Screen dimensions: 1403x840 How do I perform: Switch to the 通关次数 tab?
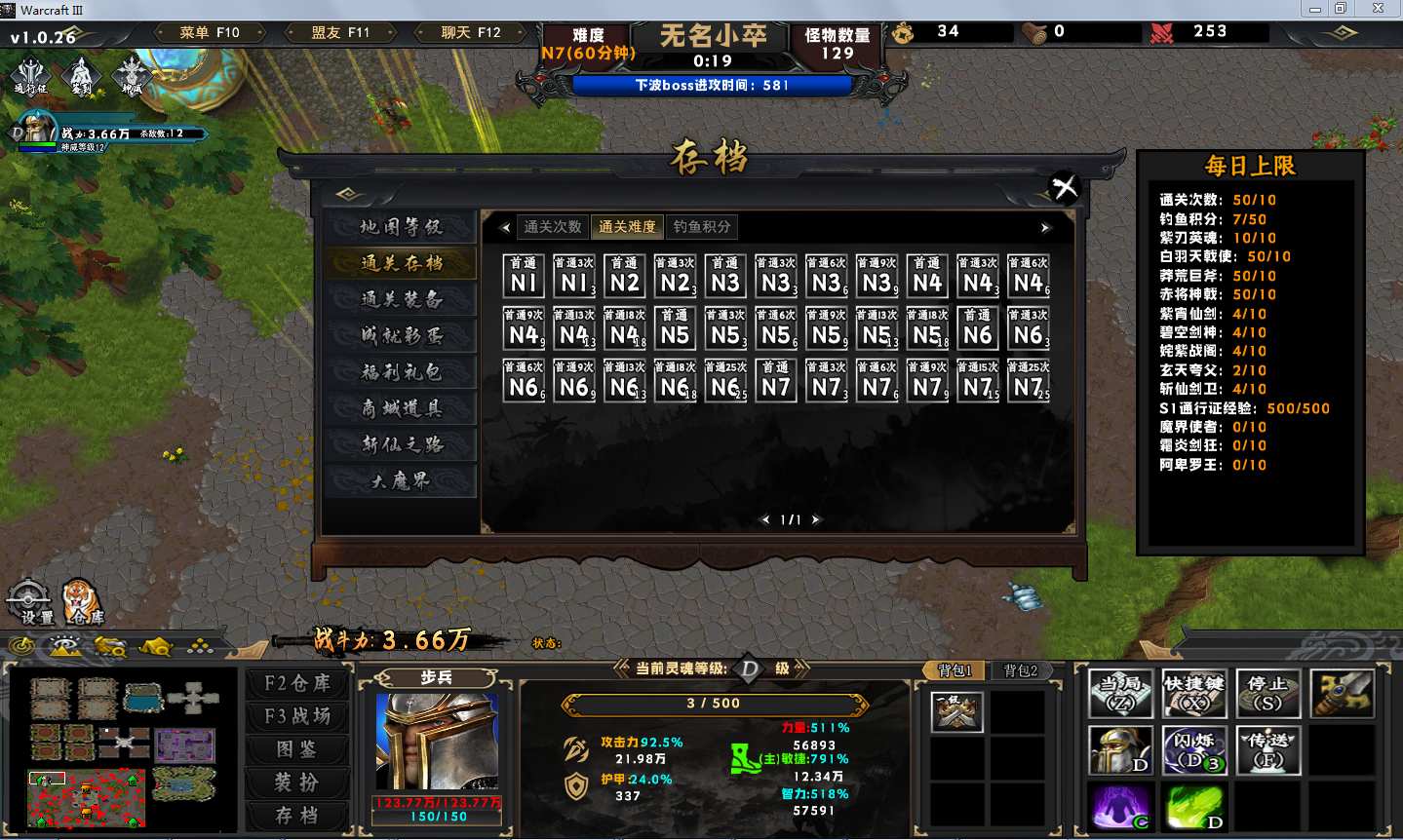point(552,227)
